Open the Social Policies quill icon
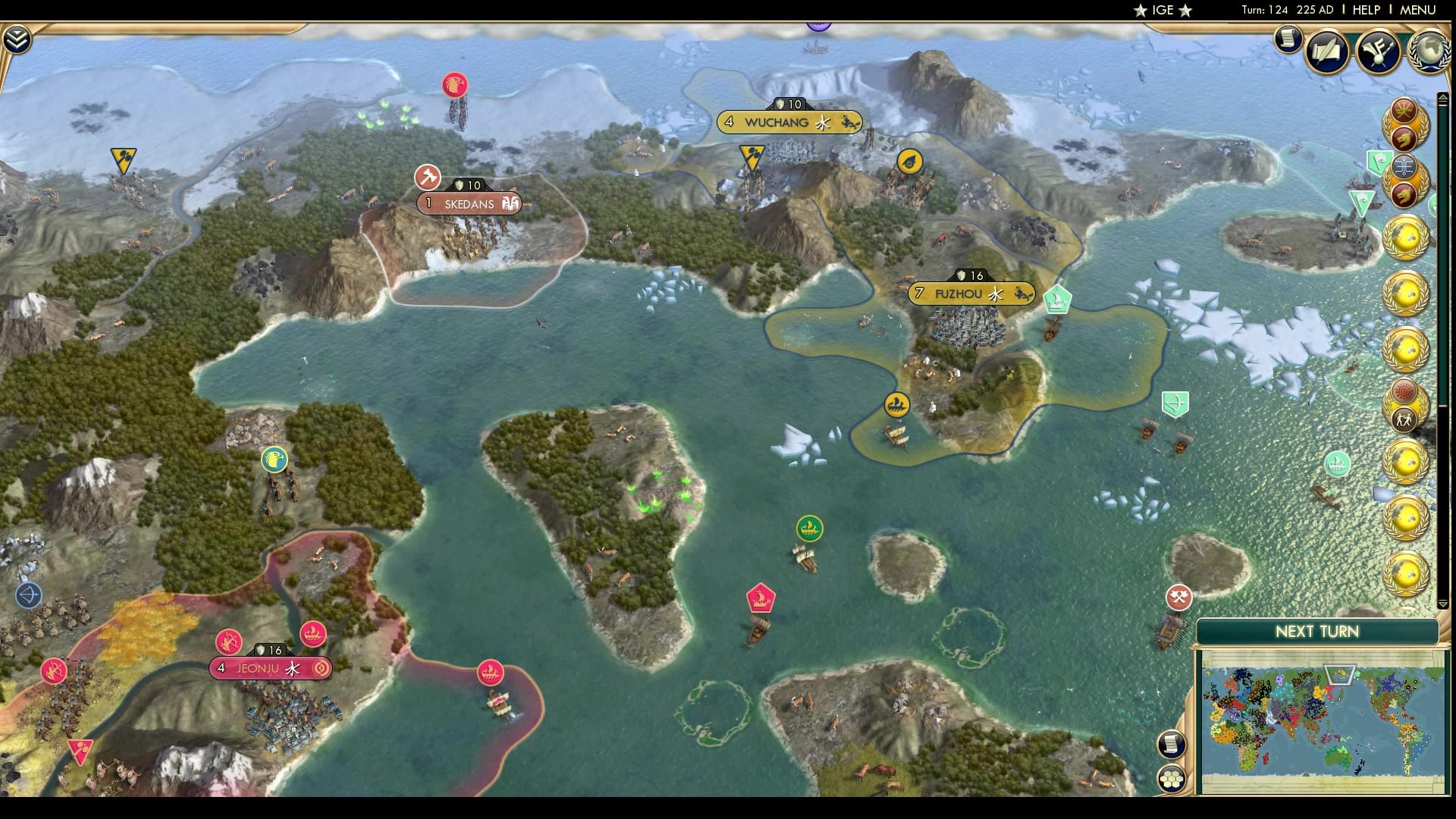 [1326, 51]
